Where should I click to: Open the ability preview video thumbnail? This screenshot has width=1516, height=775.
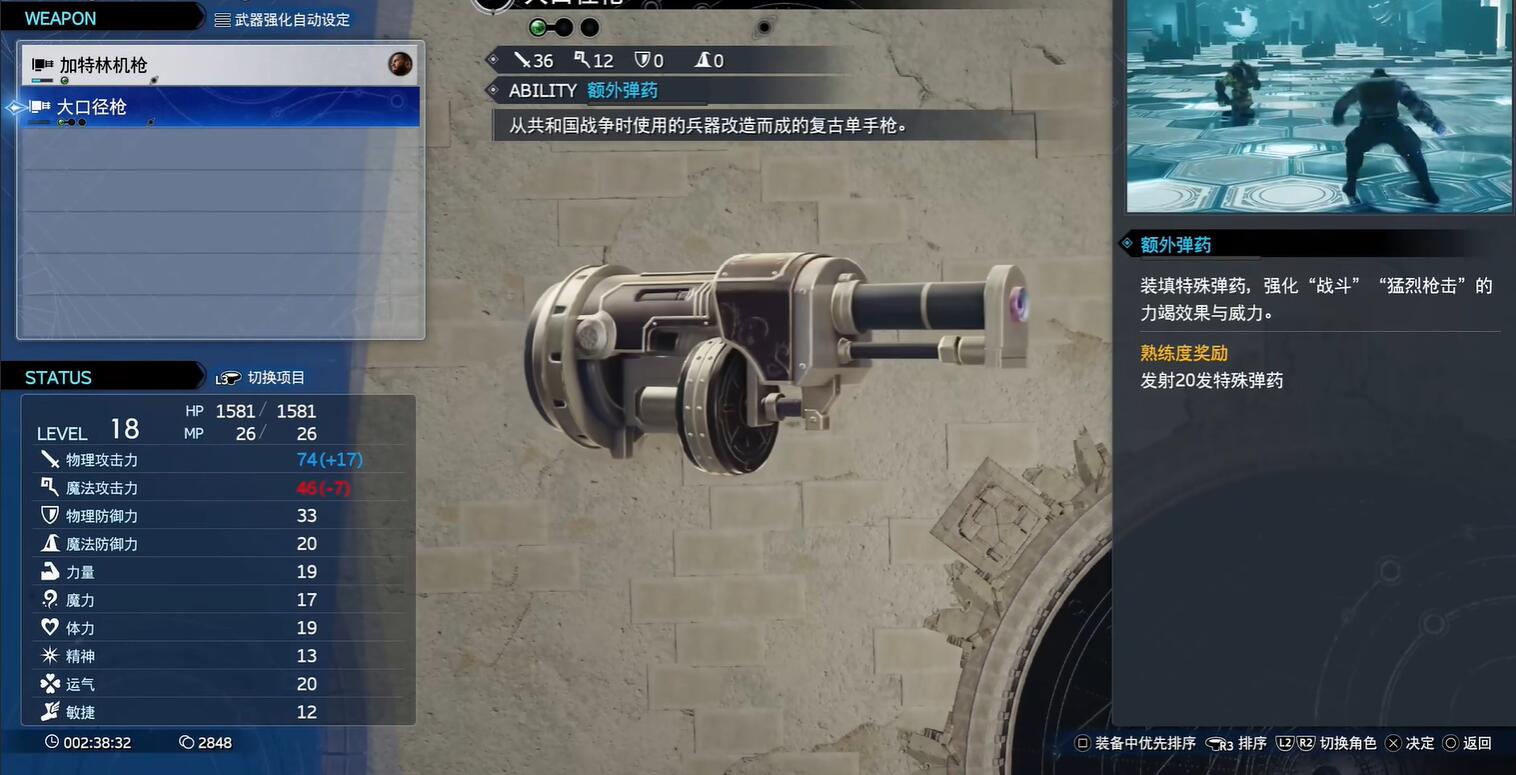click(x=1319, y=105)
